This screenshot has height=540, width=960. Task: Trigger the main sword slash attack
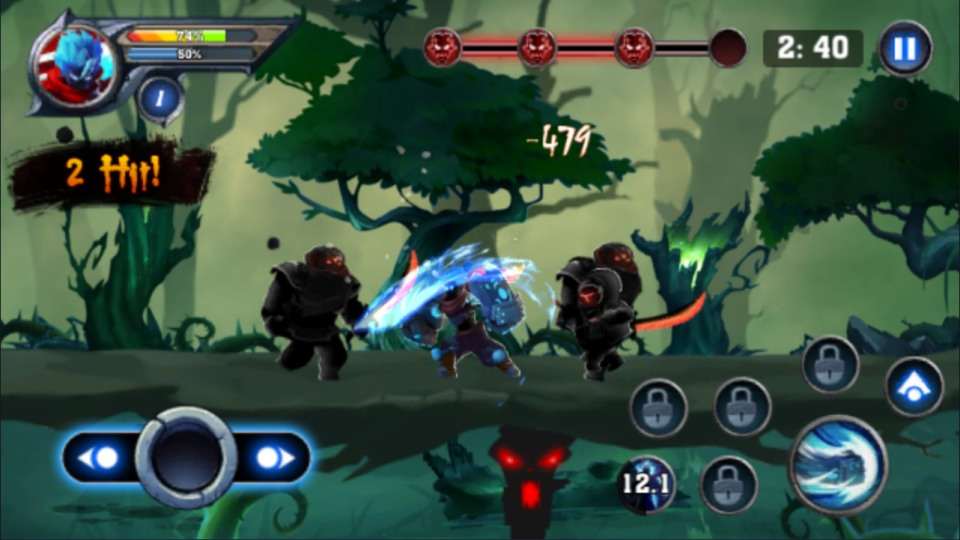(838, 465)
